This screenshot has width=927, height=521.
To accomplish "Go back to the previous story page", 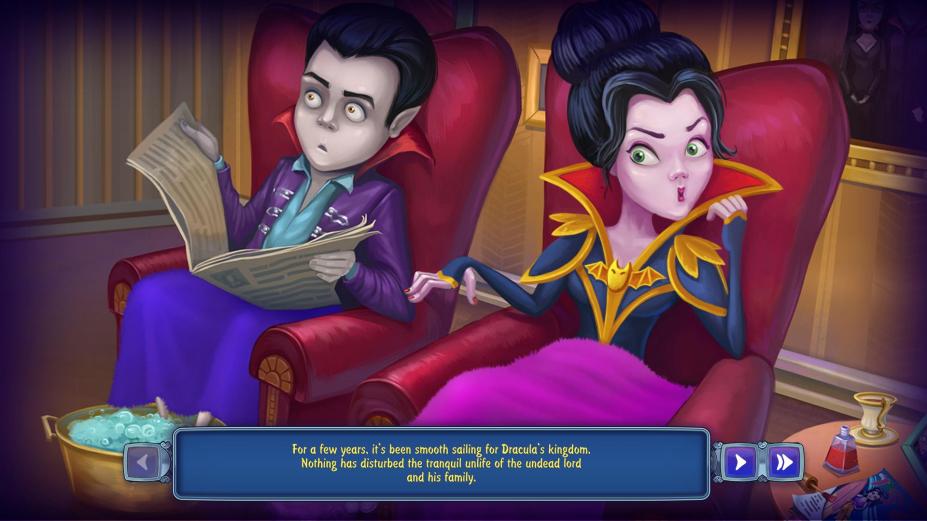I will coord(142,462).
